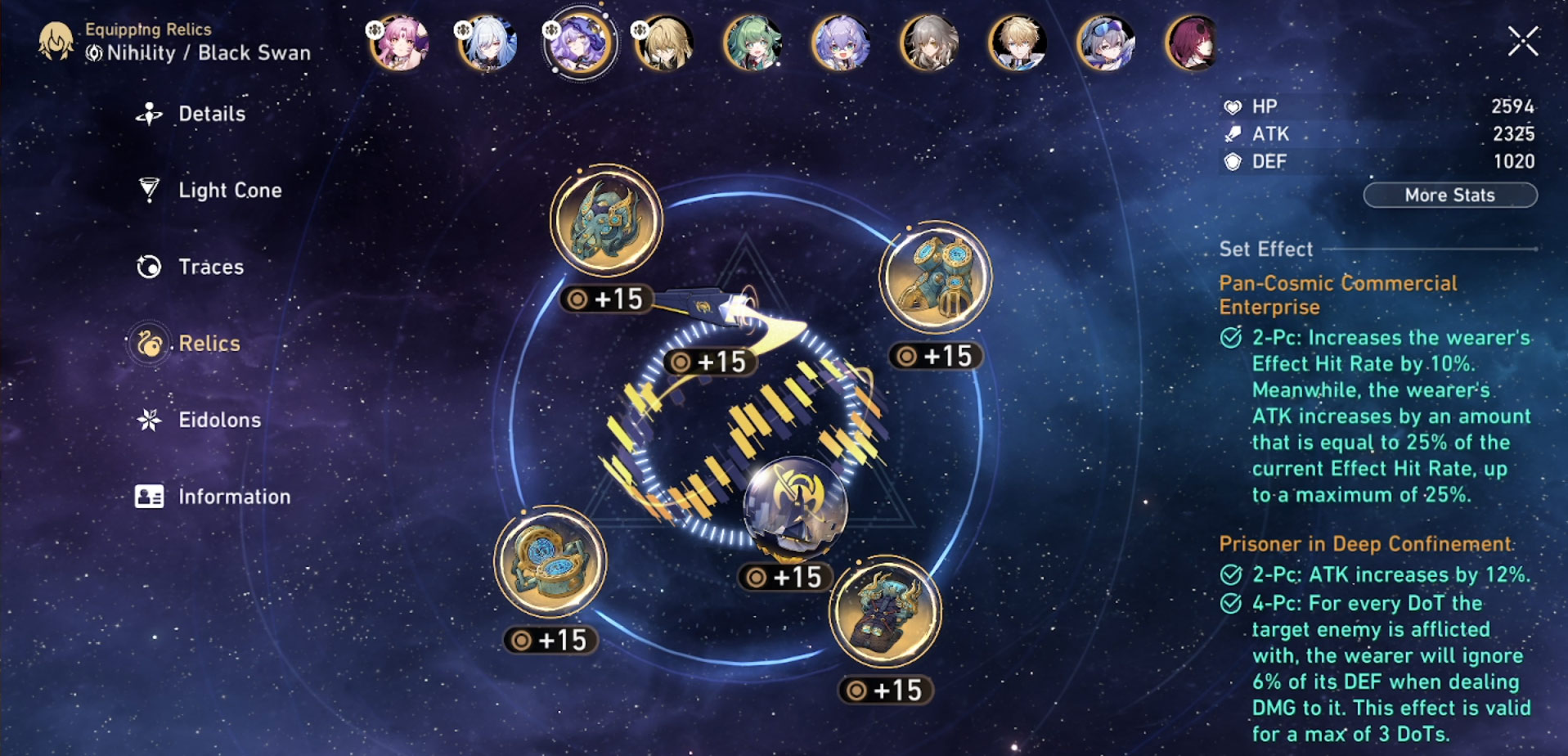Go to the Light Cone section
The image size is (1568, 756).
click(x=229, y=191)
